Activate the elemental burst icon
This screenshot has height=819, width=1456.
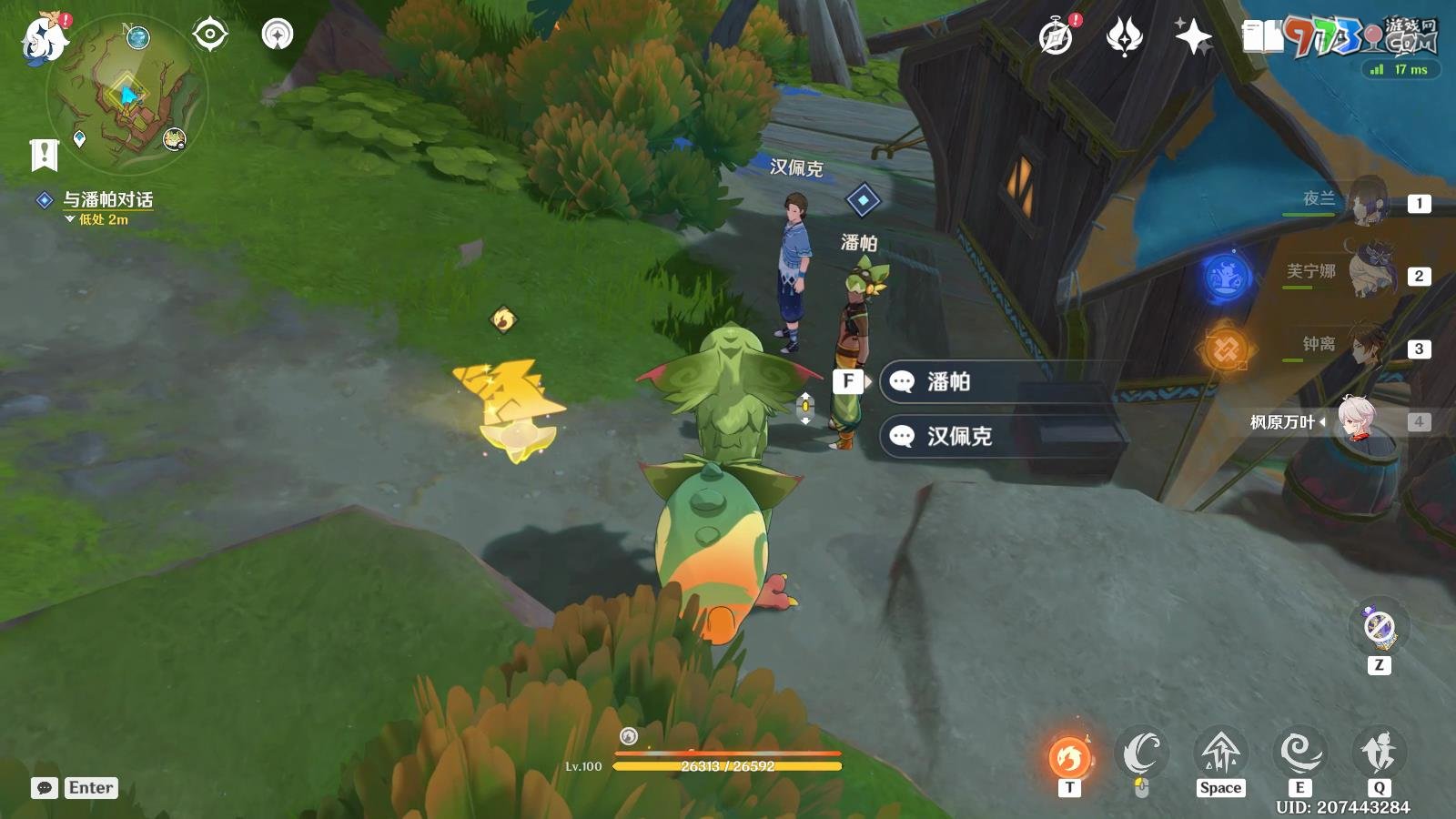coord(1379,753)
